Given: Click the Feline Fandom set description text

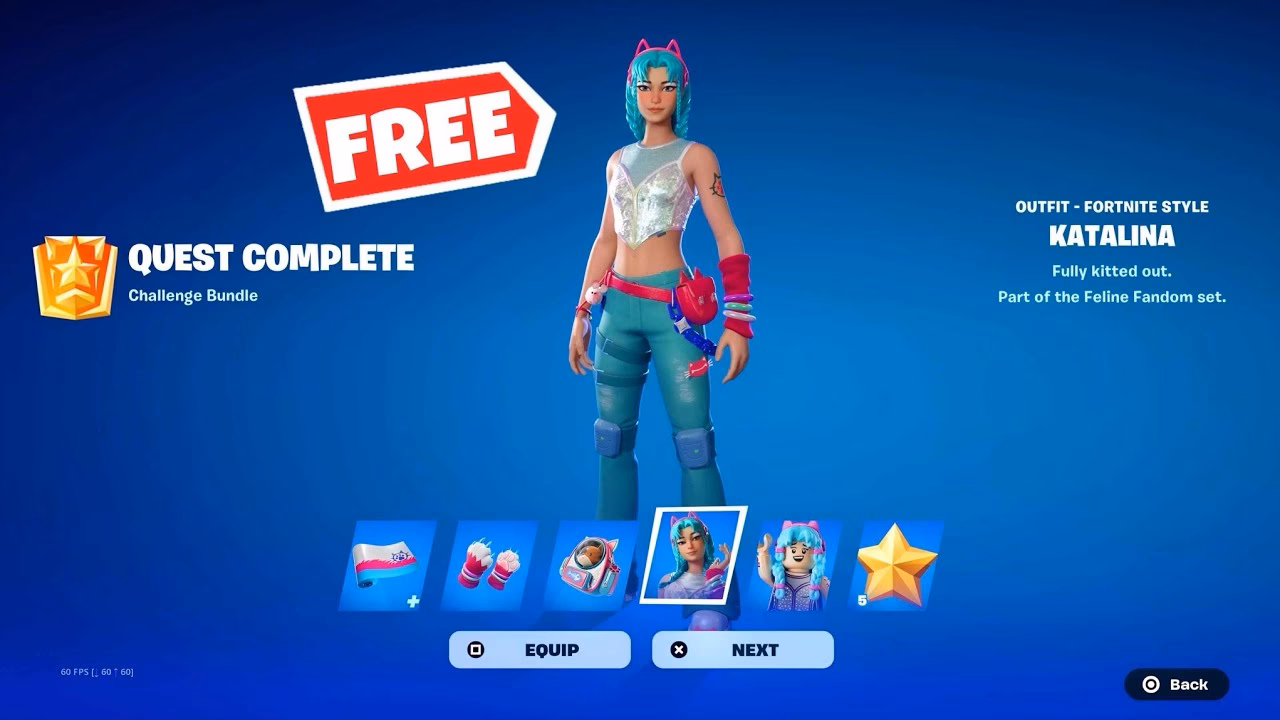Looking at the screenshot, I should click(1113, 296).
